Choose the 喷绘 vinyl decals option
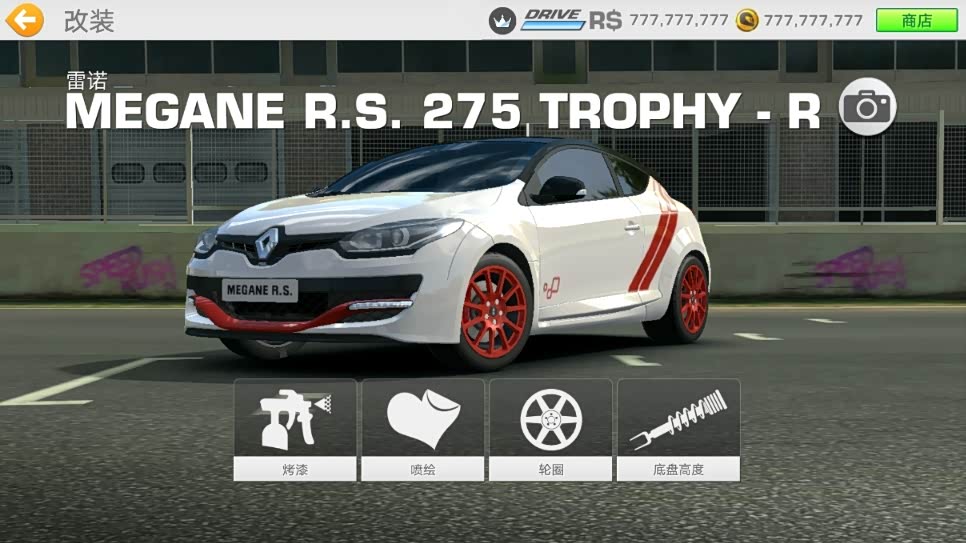 423,429
